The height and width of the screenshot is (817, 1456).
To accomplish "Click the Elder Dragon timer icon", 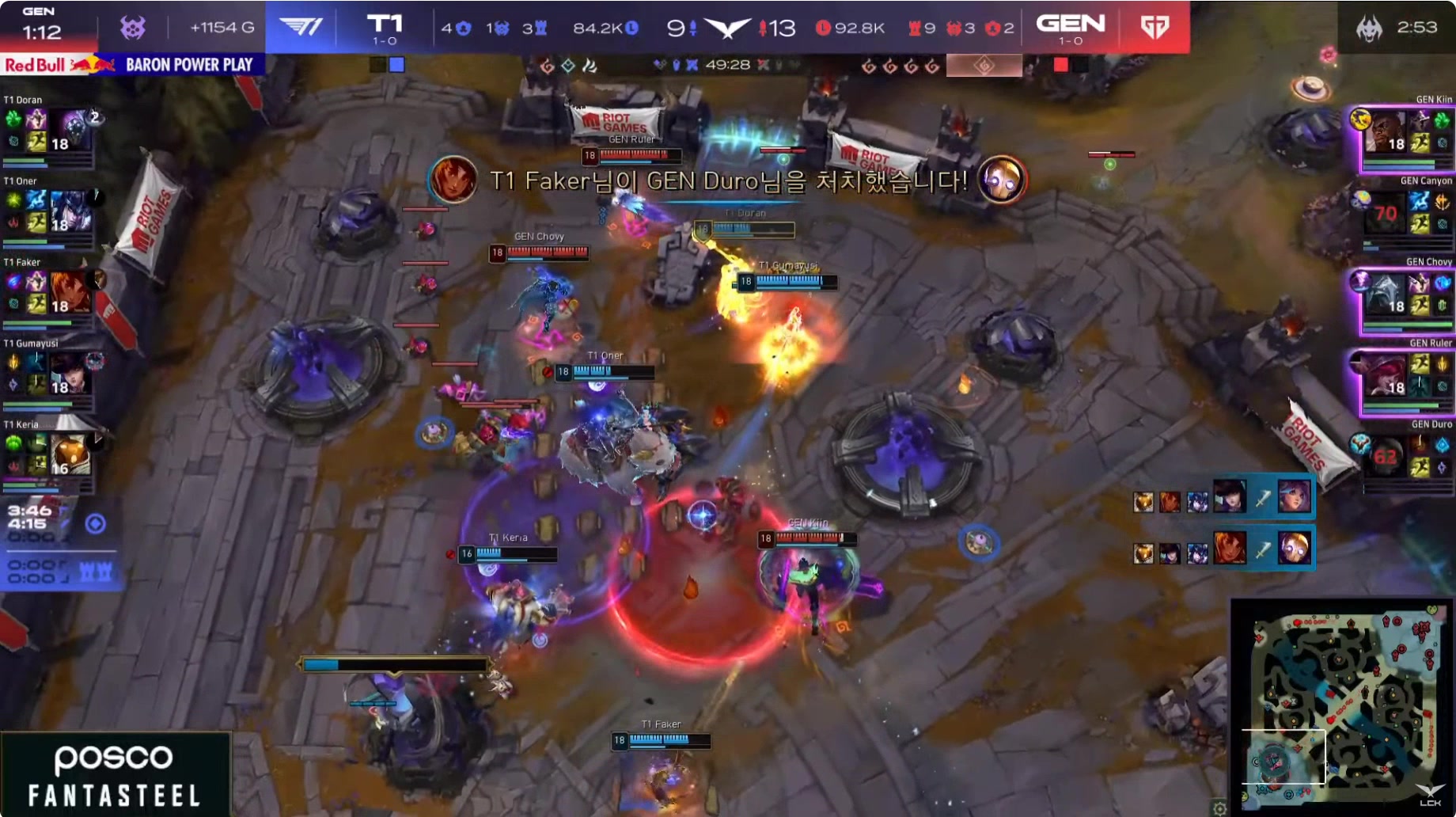I will tap(1369, 28).
